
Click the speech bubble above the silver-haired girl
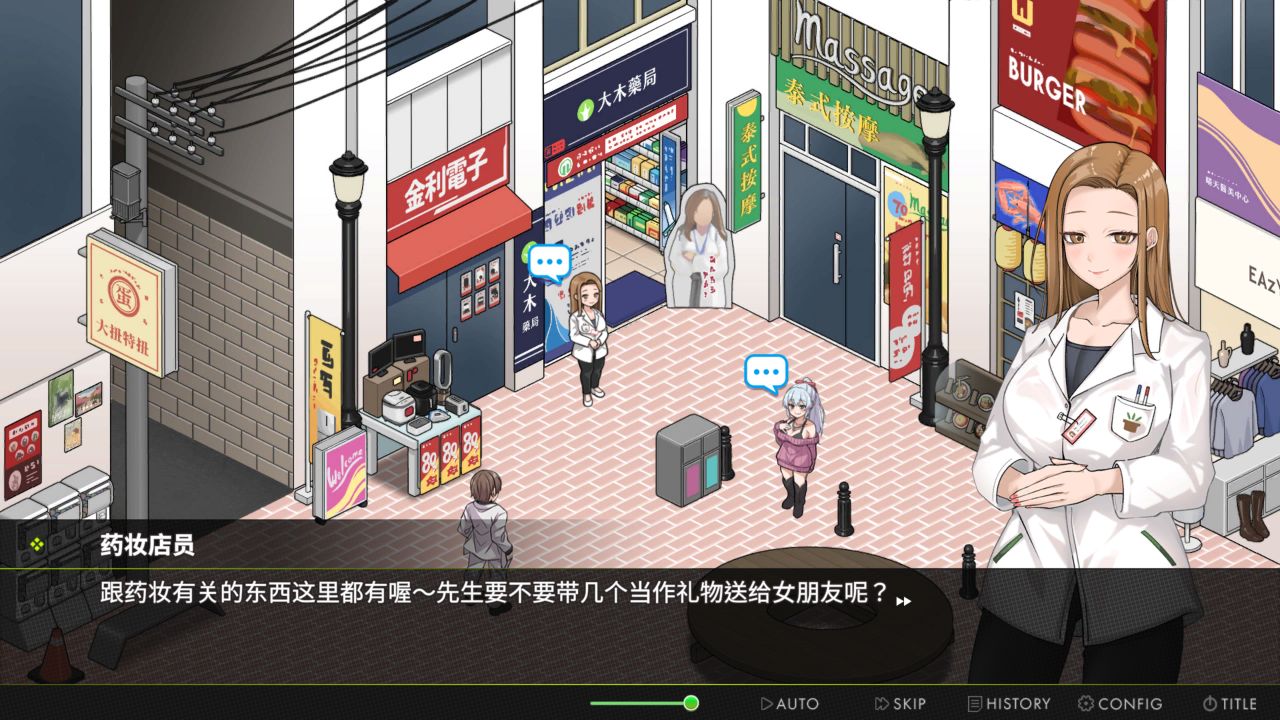[x=765, y=371]
